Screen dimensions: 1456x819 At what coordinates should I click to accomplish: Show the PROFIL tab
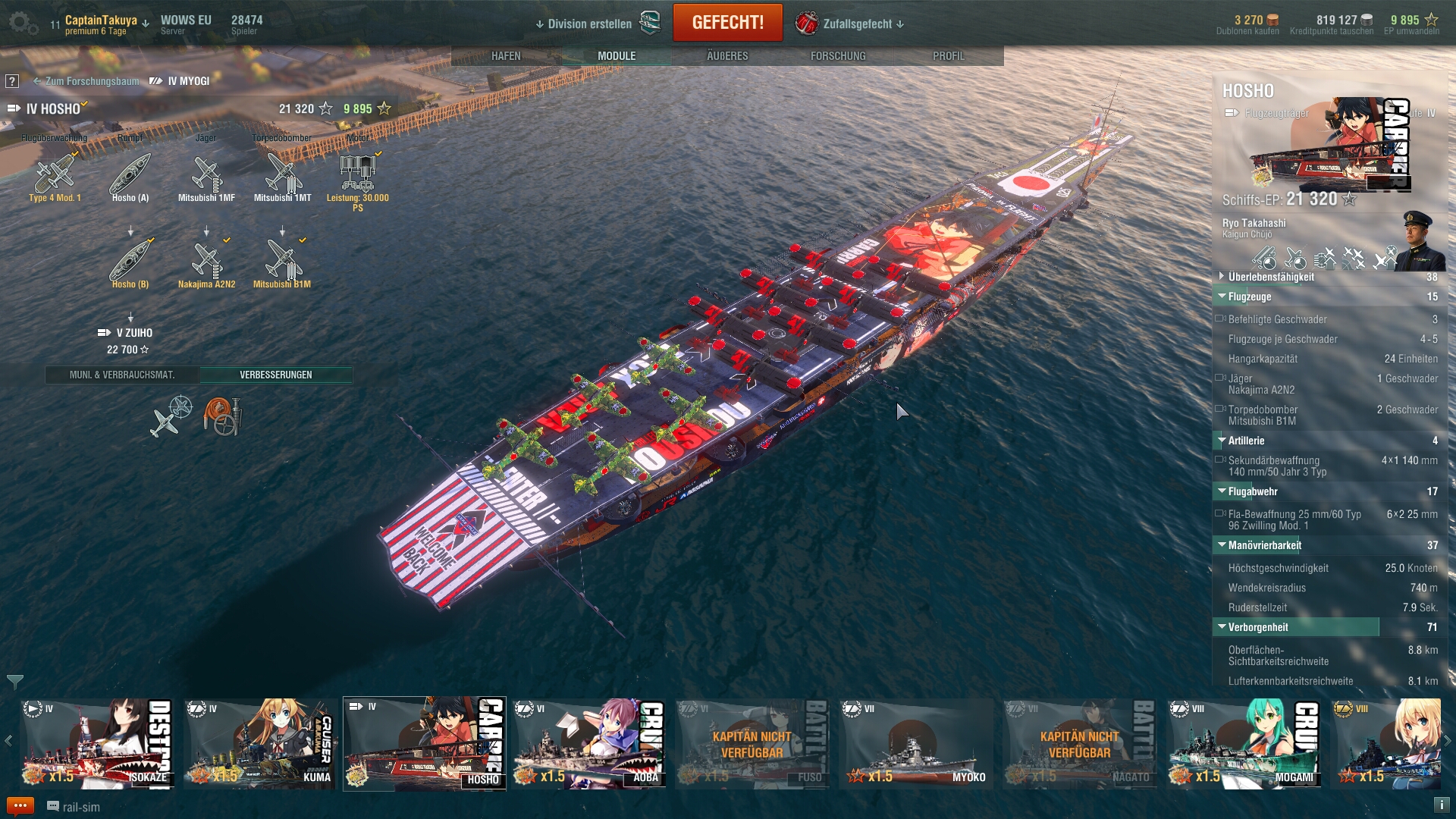949,56
